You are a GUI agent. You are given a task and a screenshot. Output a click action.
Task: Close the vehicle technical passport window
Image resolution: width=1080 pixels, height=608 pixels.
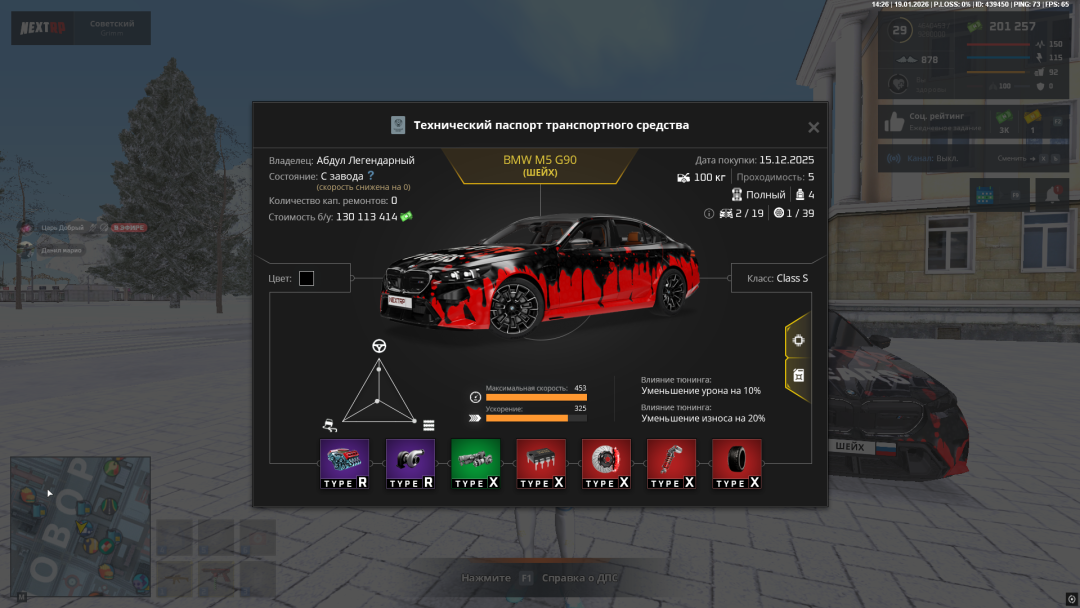click(x=813, y=127)
